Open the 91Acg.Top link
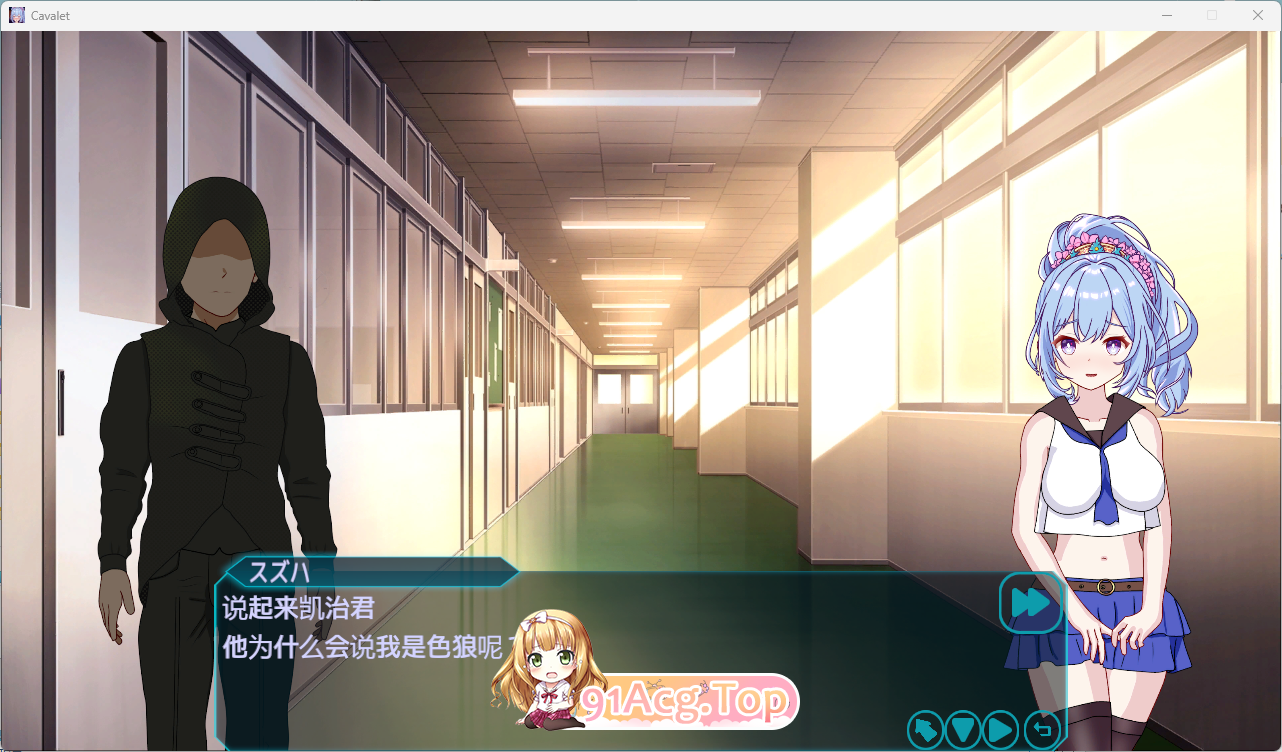Image resolution: width=1282 pixels, height=752 pixels. [x=685, y=700]
